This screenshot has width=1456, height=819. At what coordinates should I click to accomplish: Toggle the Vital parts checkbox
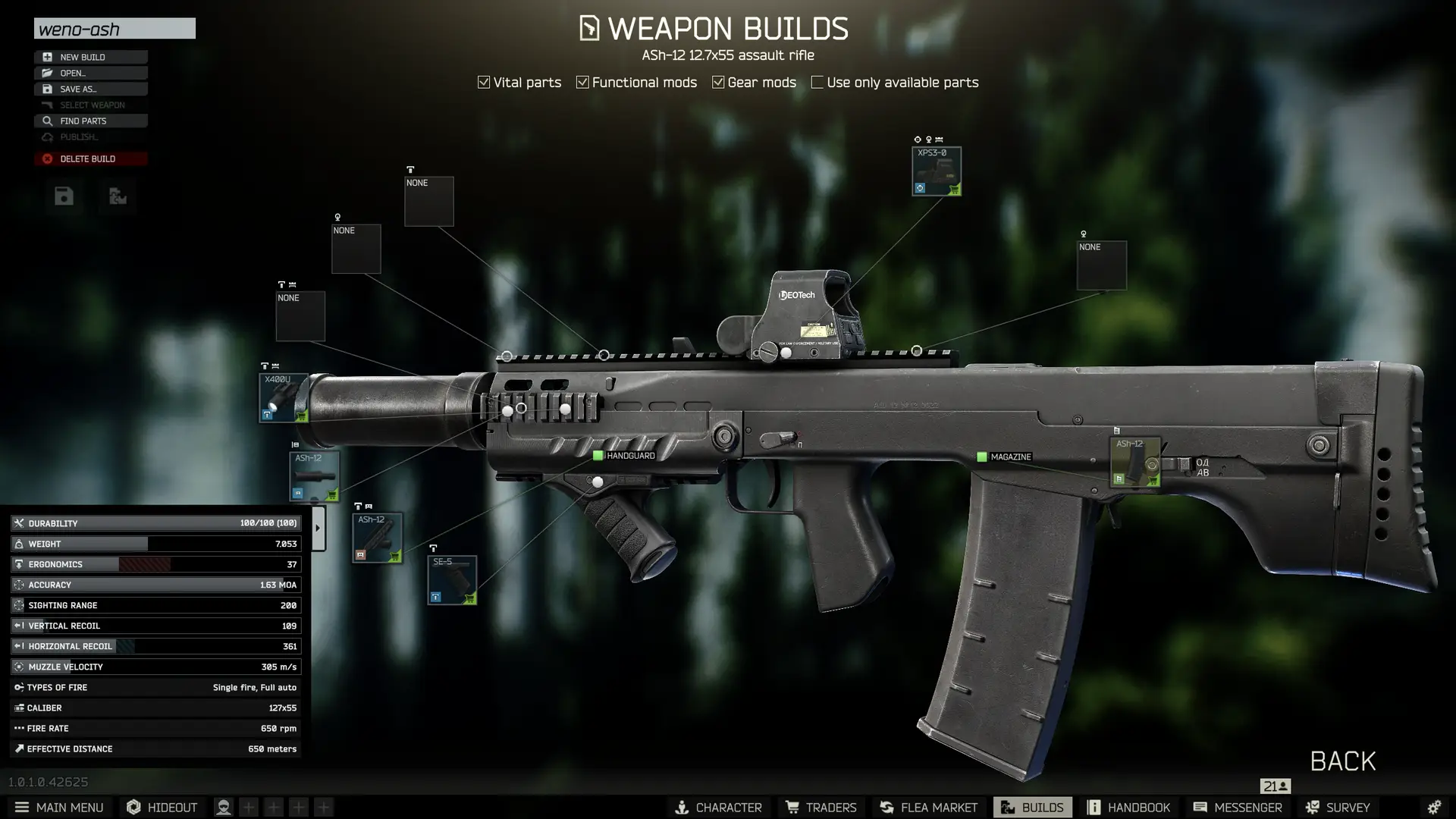[x=484, y=82]
